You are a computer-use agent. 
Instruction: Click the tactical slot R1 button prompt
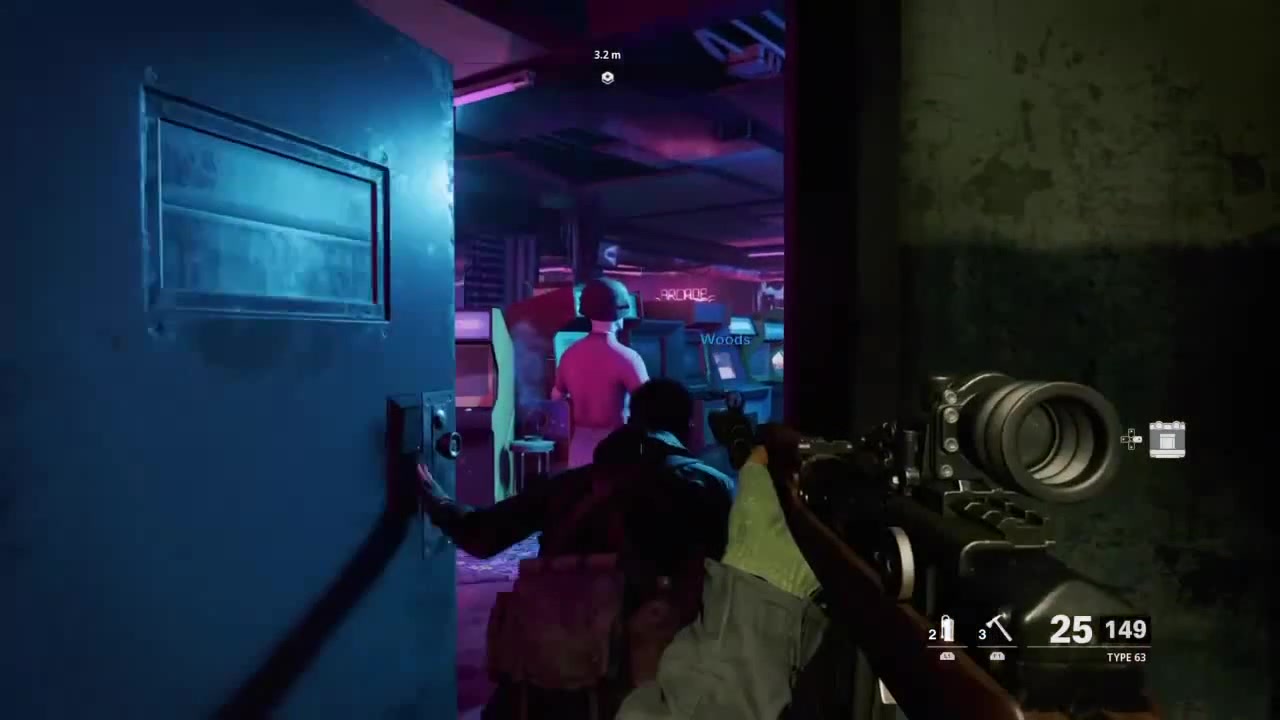[998, 656]
